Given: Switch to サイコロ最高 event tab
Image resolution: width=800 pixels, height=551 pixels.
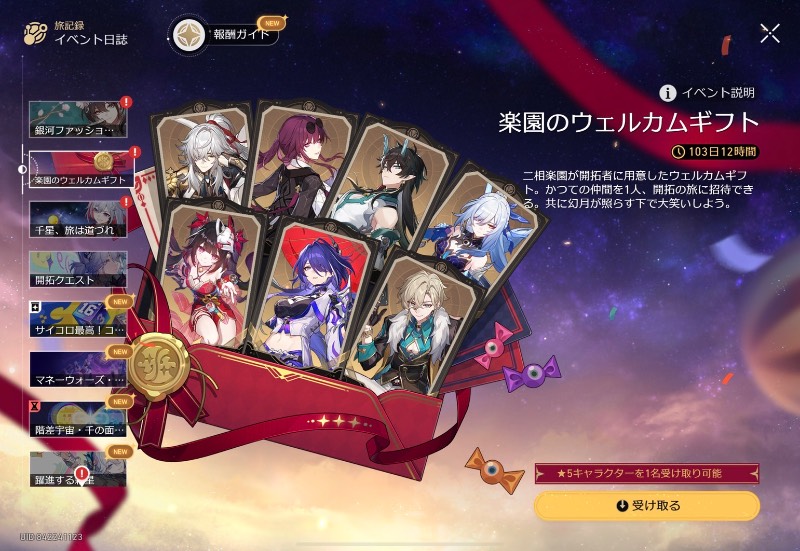Looking at the screenshot, I should pos(79,318).
